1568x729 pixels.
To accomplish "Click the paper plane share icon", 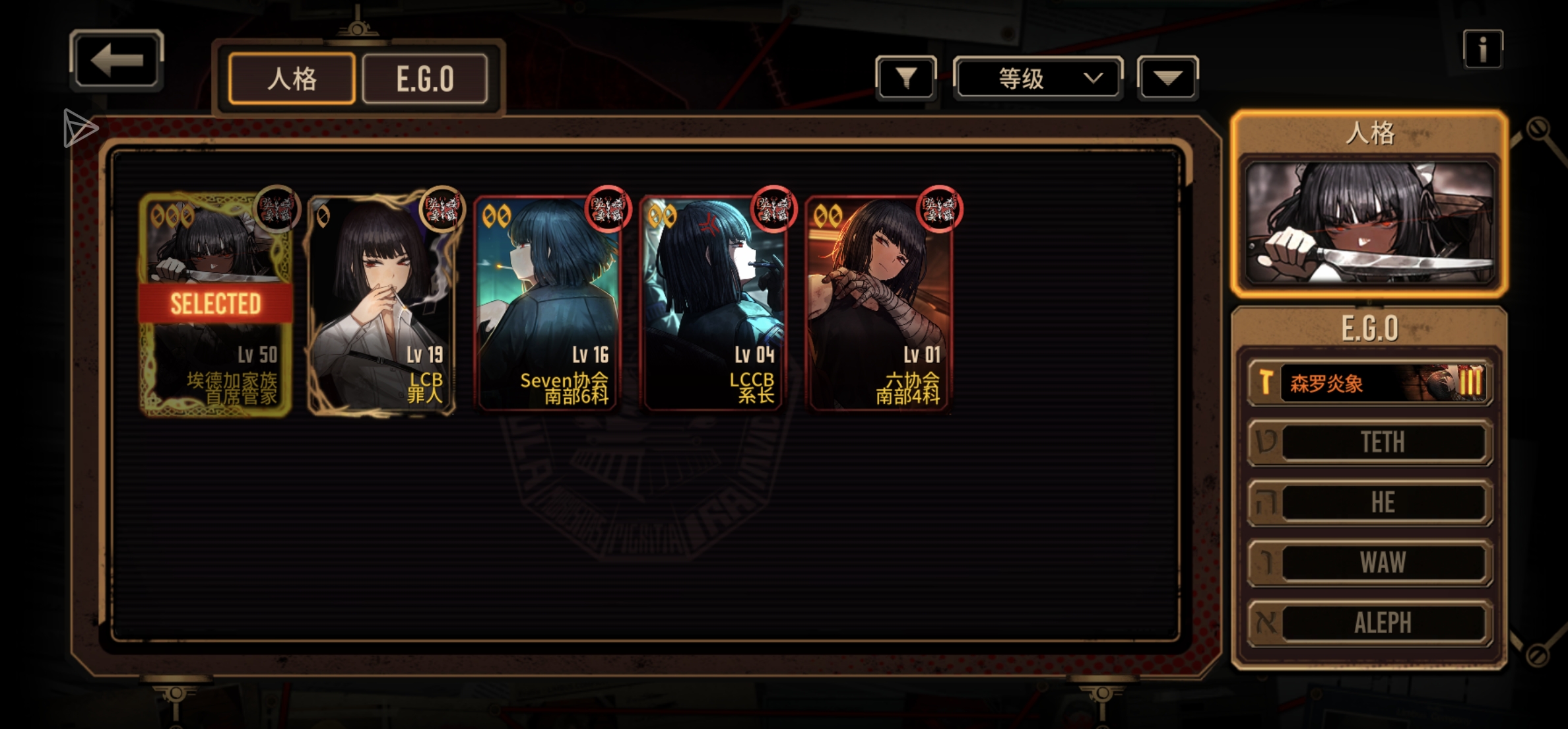I will point(80,128).
